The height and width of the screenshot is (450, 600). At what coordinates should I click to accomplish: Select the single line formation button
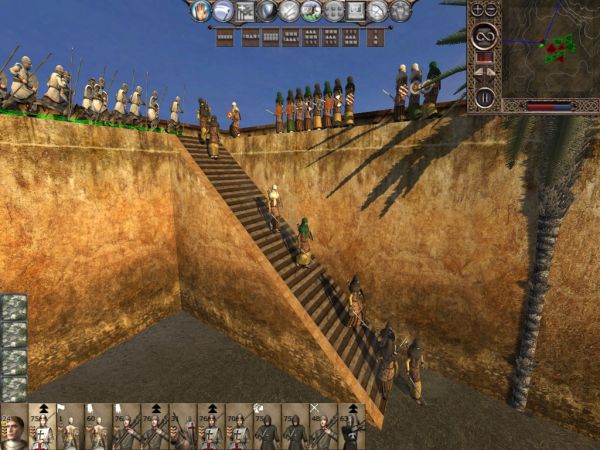pyautogui.click(x=225, y=37)
